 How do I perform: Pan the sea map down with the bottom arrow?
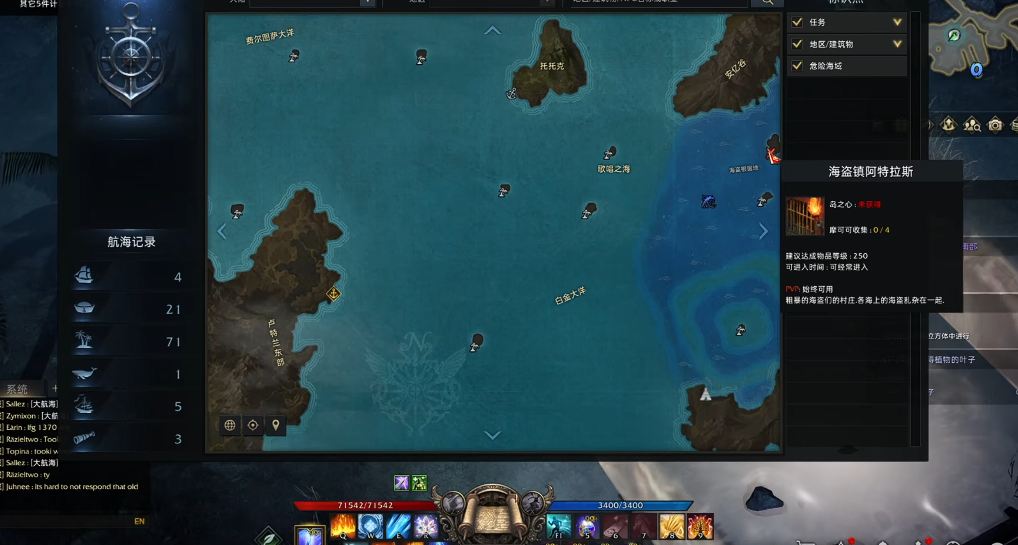pos(492,435)
